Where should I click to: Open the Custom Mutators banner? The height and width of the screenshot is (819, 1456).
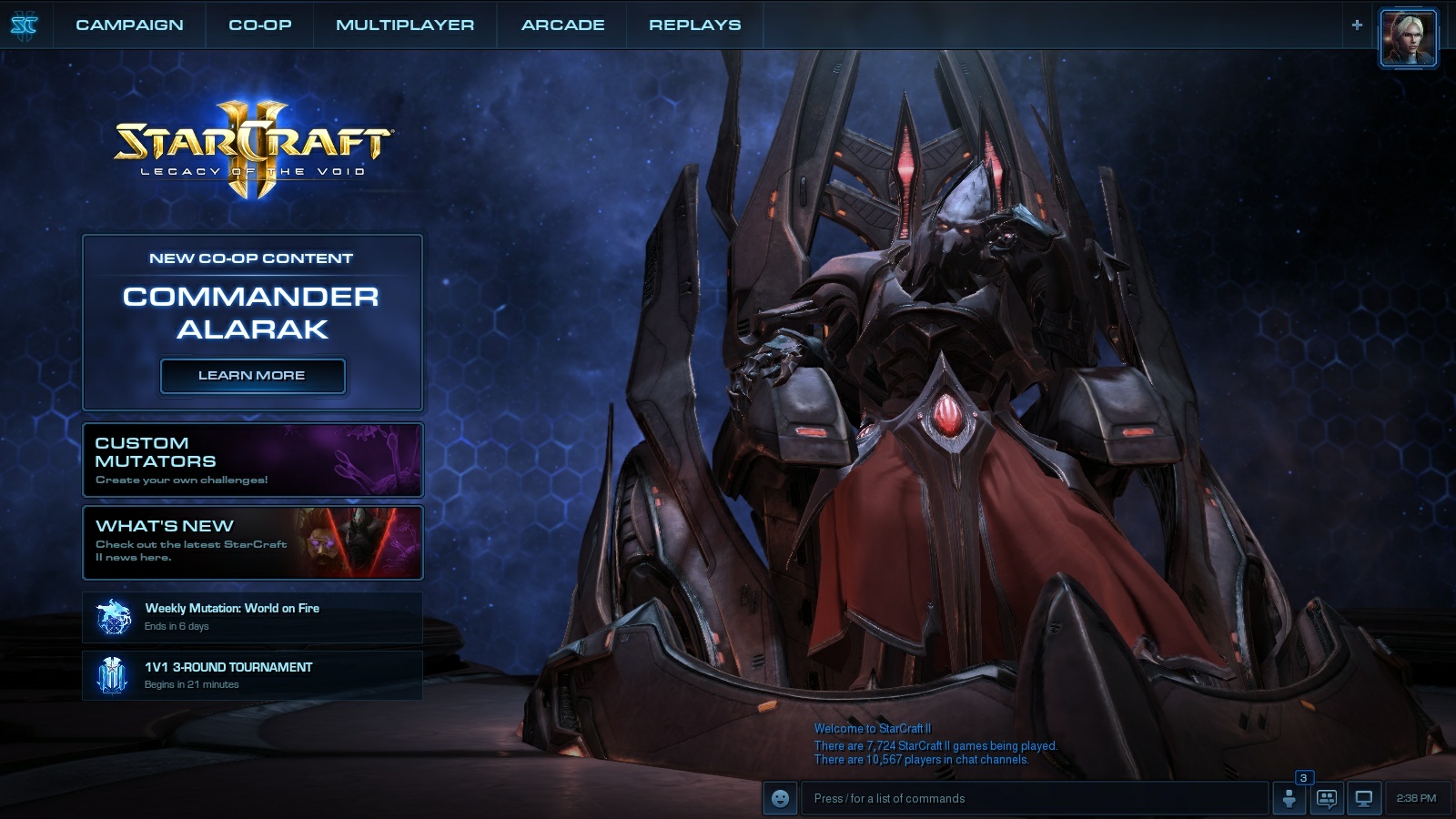[x=252, y=460]
